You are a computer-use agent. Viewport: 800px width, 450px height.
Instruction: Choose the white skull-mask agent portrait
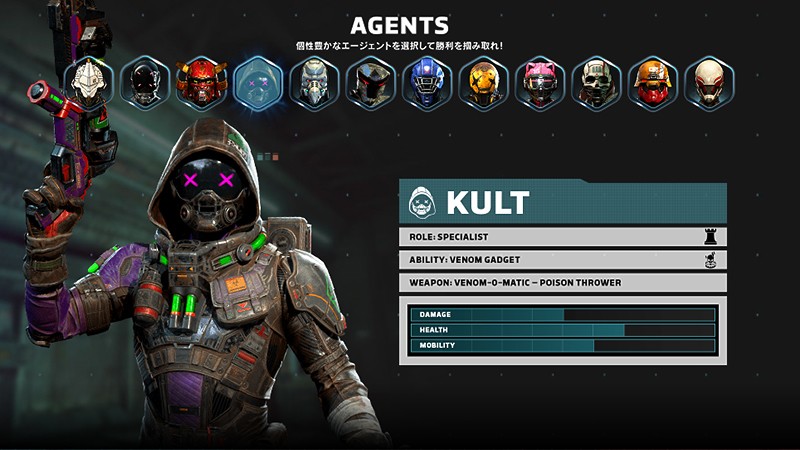tap(597, 83)
